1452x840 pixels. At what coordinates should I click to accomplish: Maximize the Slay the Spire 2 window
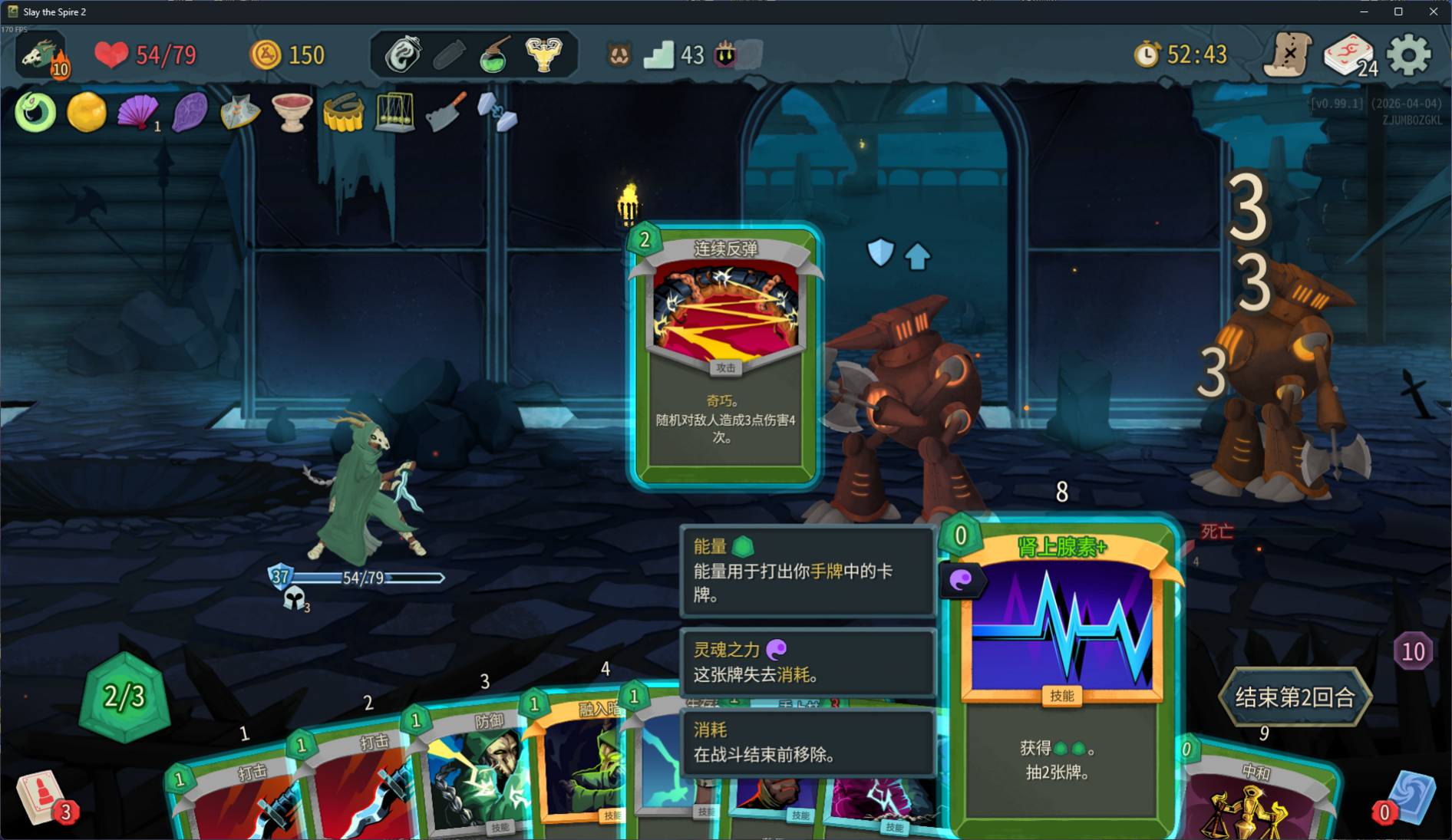[x=1398, y=12]
